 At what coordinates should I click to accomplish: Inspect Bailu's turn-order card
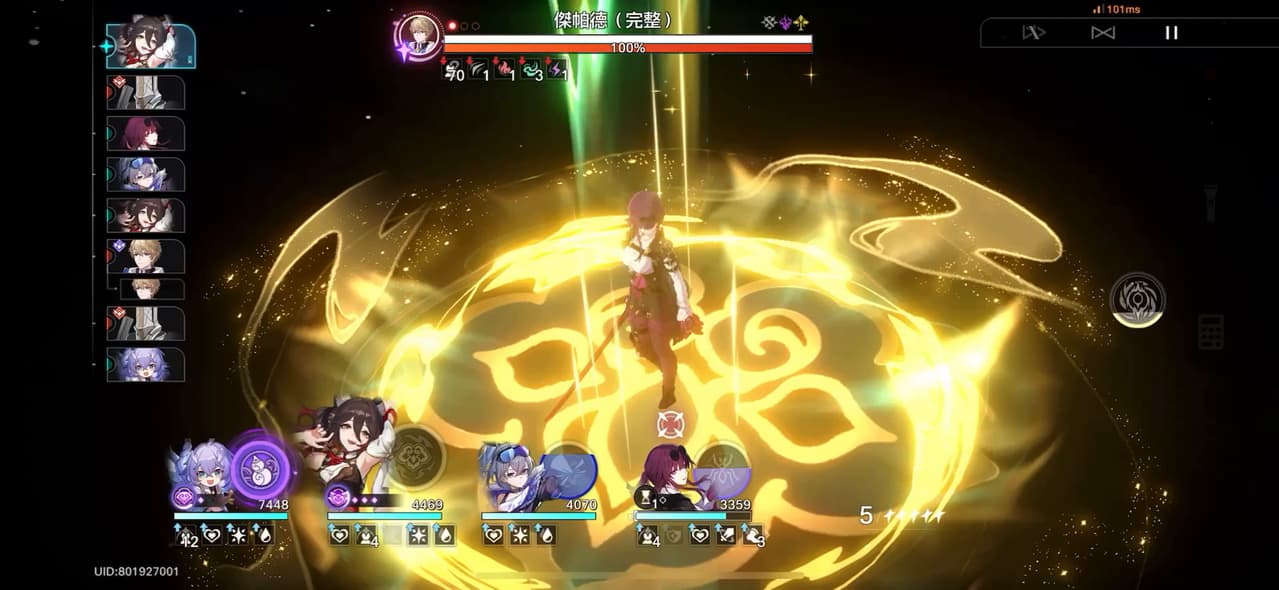[146, 364]
